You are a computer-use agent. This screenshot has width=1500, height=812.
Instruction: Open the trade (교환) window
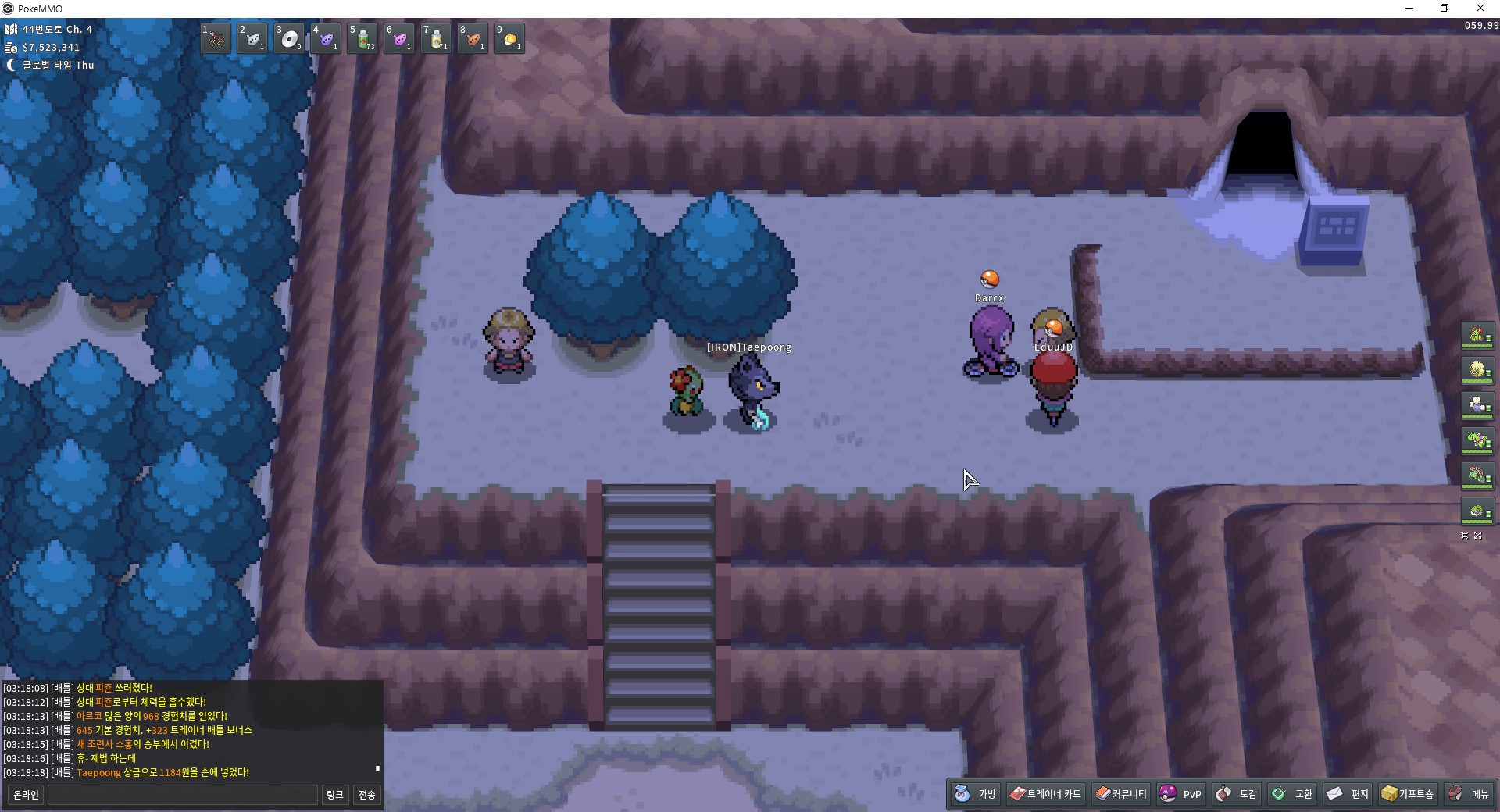pos(1292,794)
